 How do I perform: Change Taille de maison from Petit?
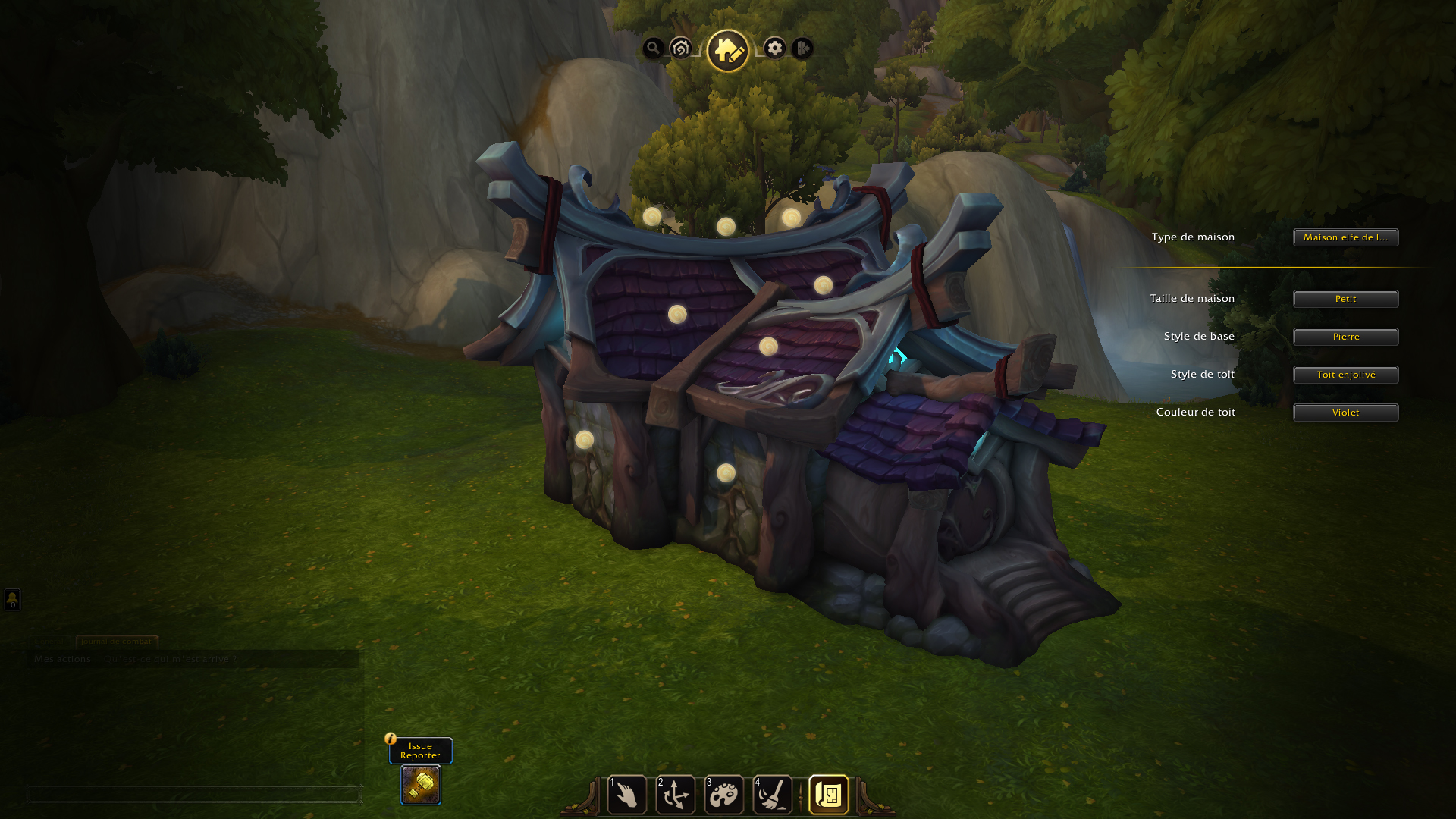(1345, 299)
